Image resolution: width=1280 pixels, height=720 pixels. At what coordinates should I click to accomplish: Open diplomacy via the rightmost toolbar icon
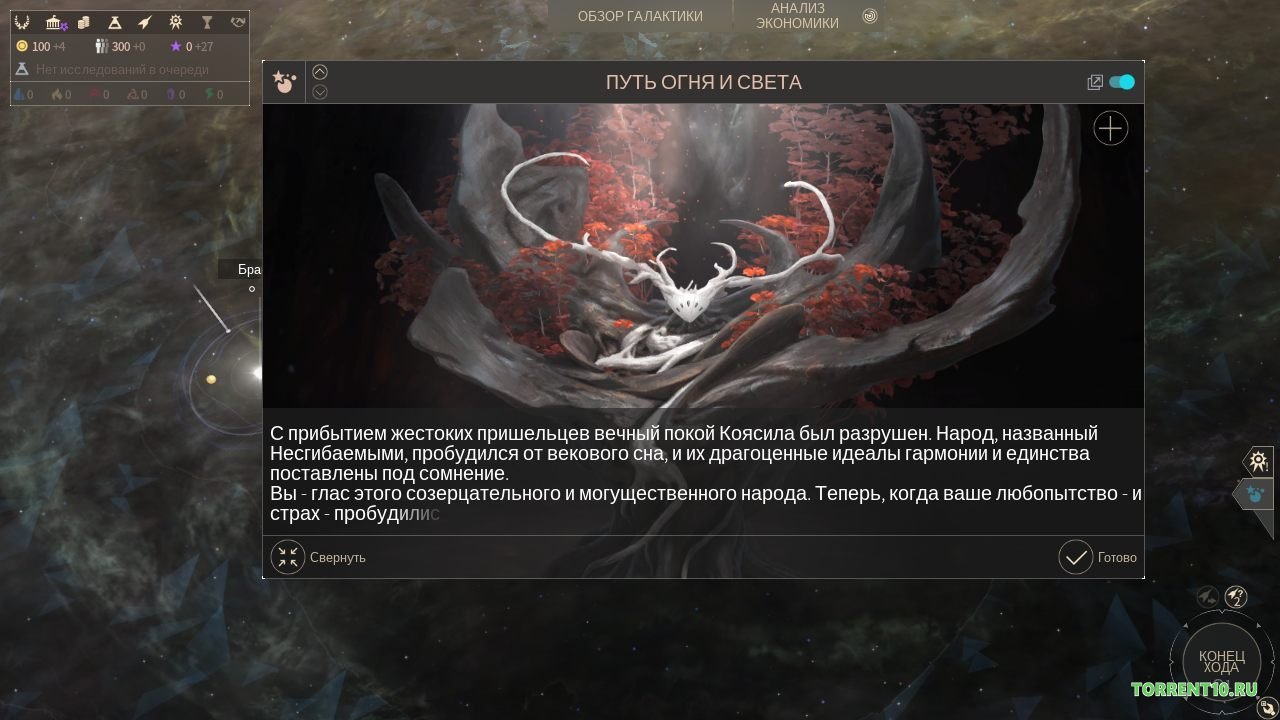point(237,22)
